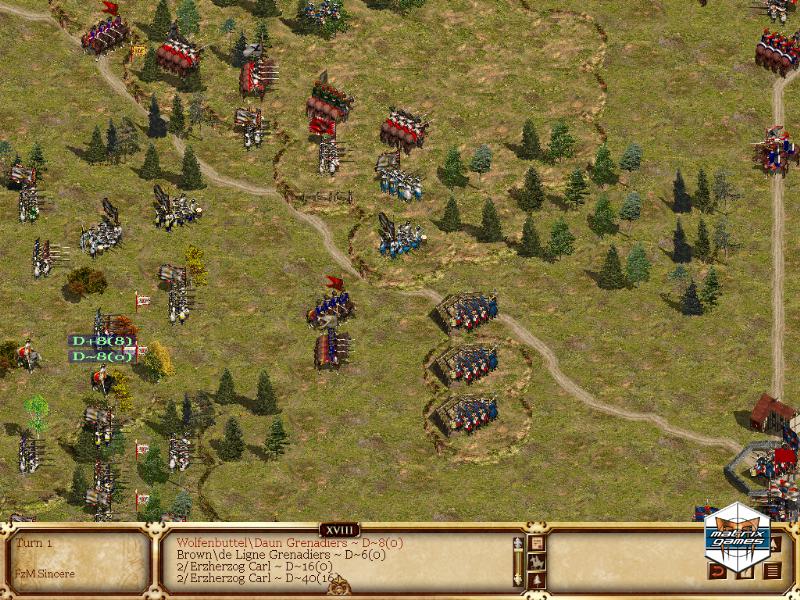Open the lined menu list button
The width and height of the screenshot is (800, 600).
(771, 571)
